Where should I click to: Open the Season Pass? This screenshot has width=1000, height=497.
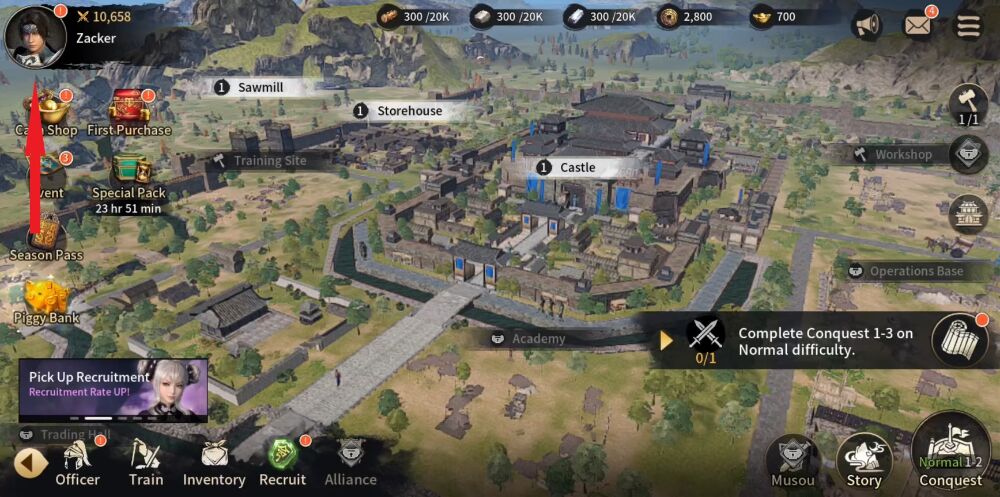tap(46, 236)
